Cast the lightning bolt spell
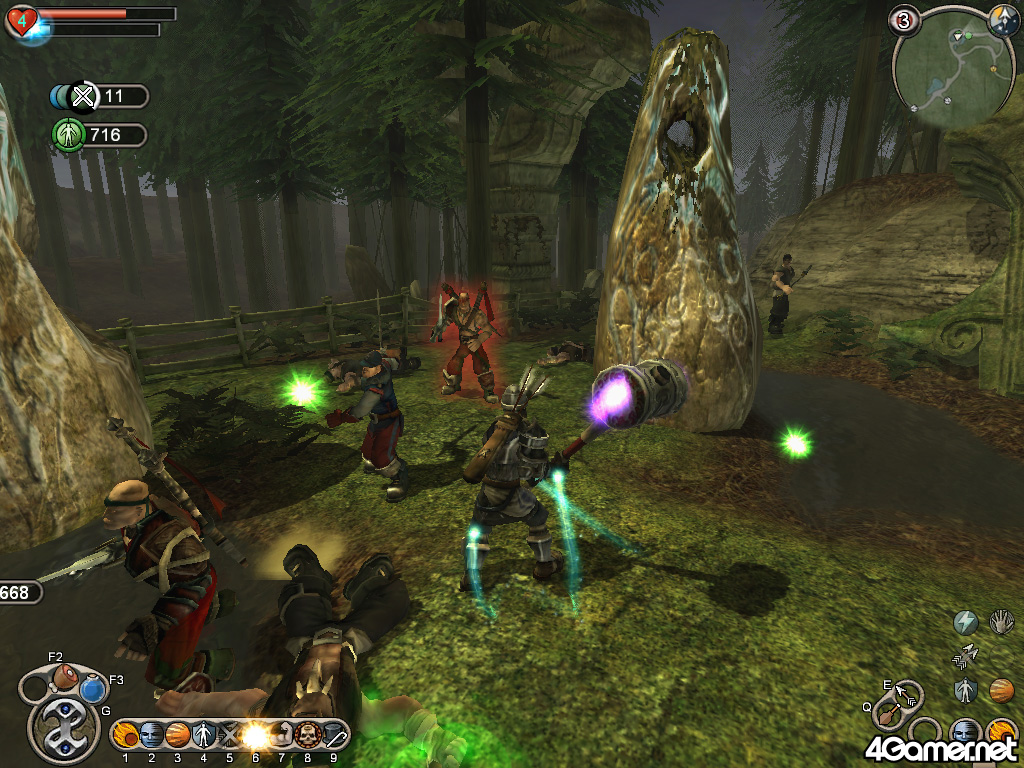1024x768 pixels. pyautogui.click(x=965, y=623)
